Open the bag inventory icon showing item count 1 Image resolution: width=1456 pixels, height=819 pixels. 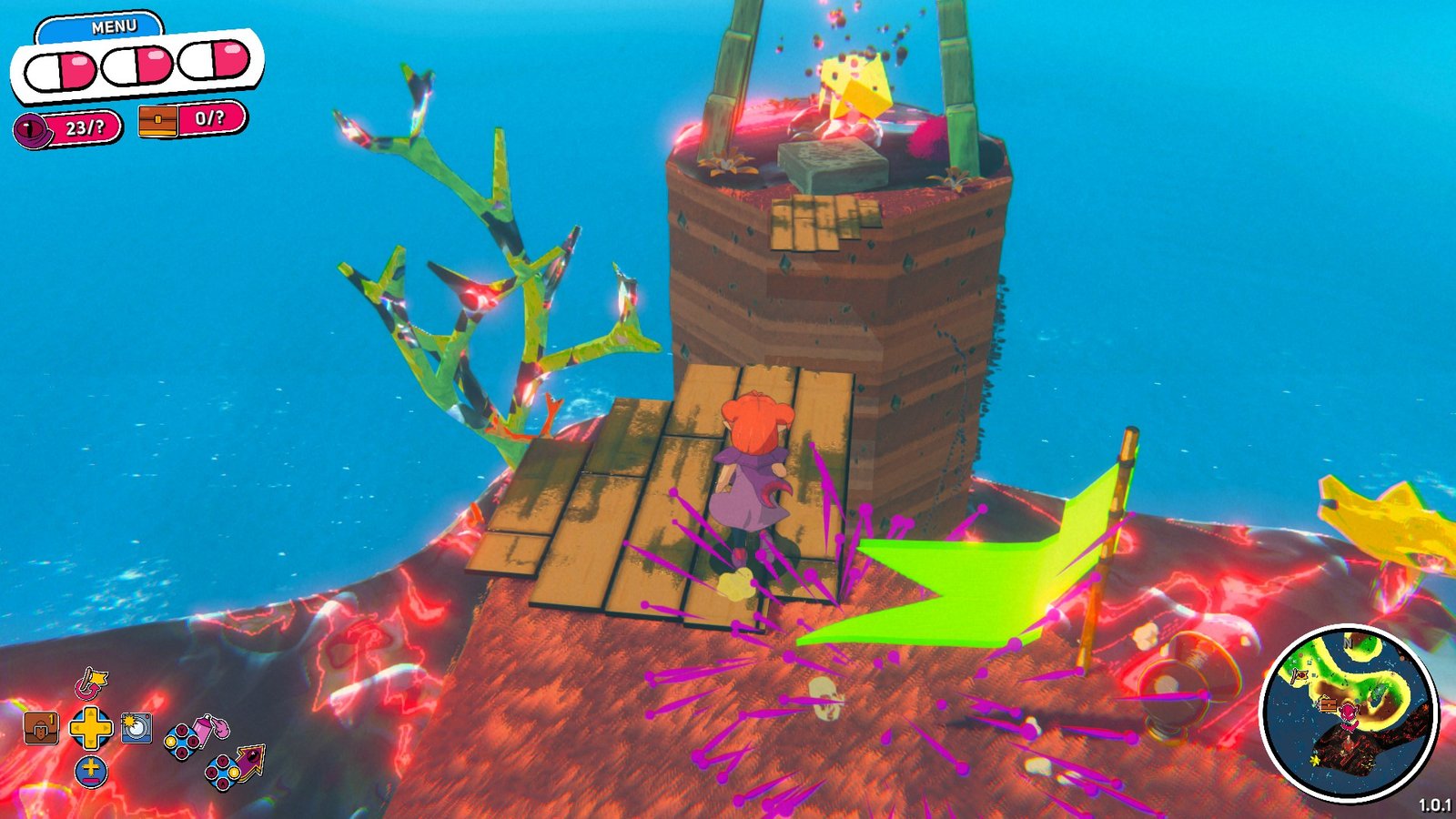(x=40, y=728)
